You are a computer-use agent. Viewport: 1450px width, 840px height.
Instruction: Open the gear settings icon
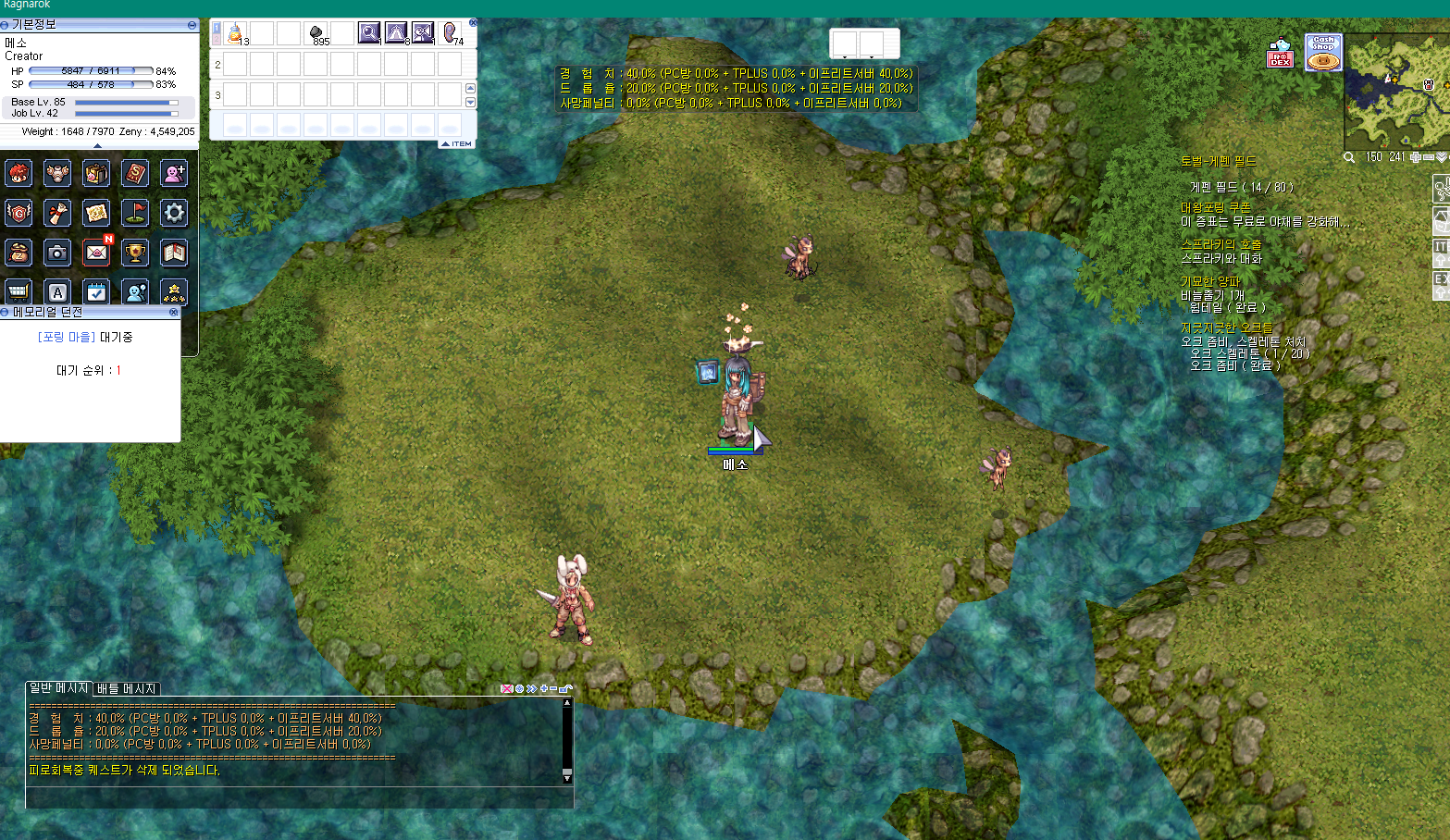pyautogui.click(x=174, y=213)
